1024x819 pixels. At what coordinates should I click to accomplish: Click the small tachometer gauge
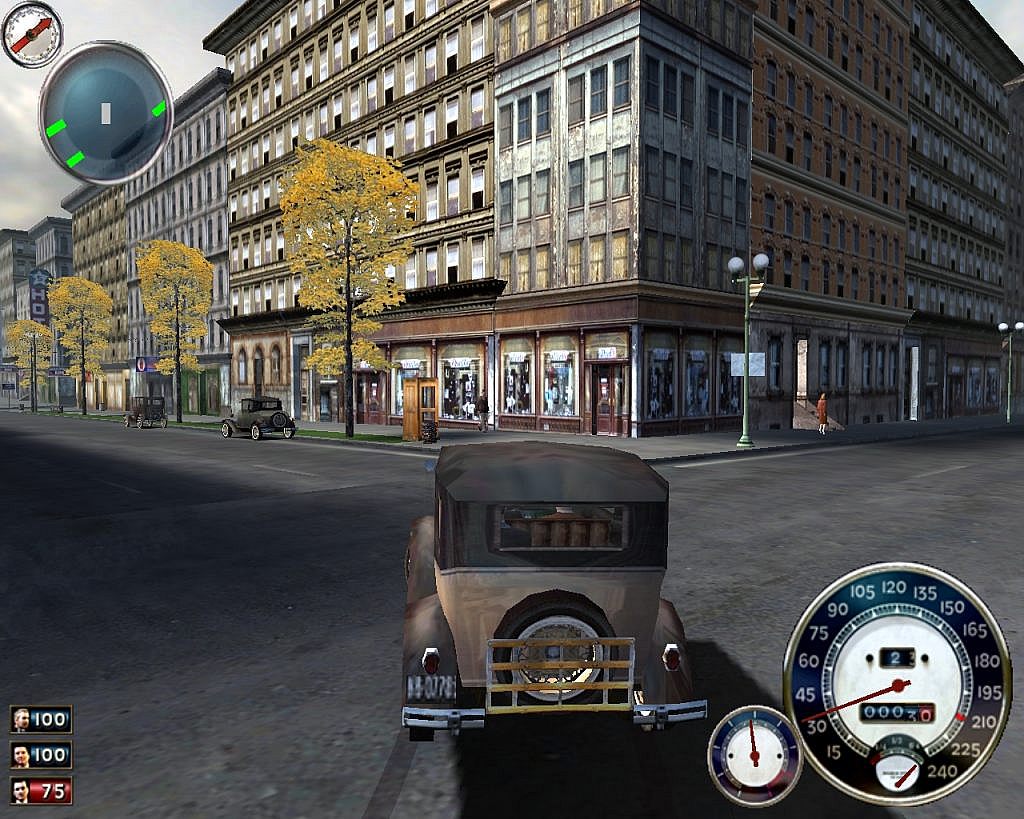coord(754,754)
